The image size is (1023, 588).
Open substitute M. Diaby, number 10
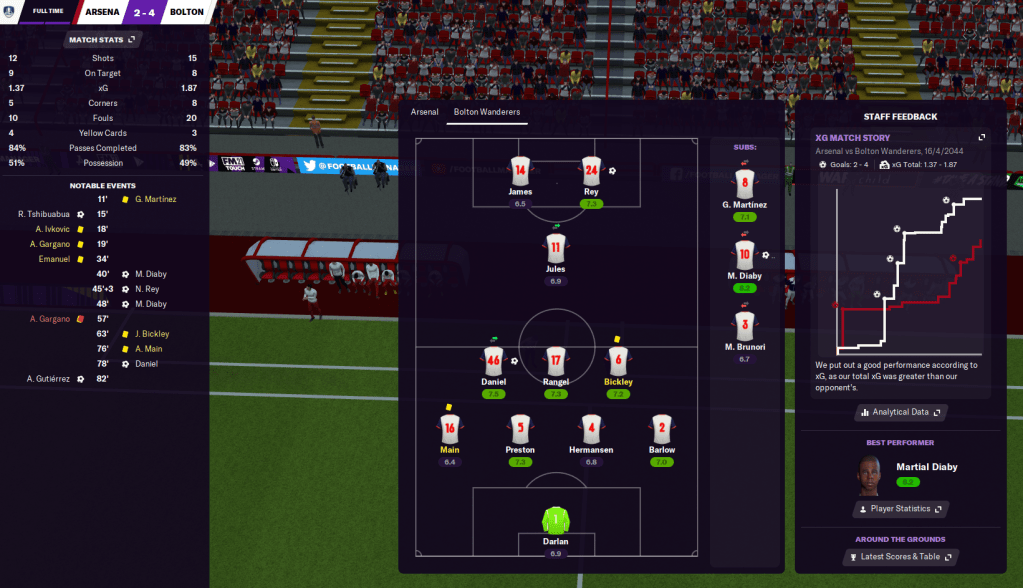pos(743,256)
